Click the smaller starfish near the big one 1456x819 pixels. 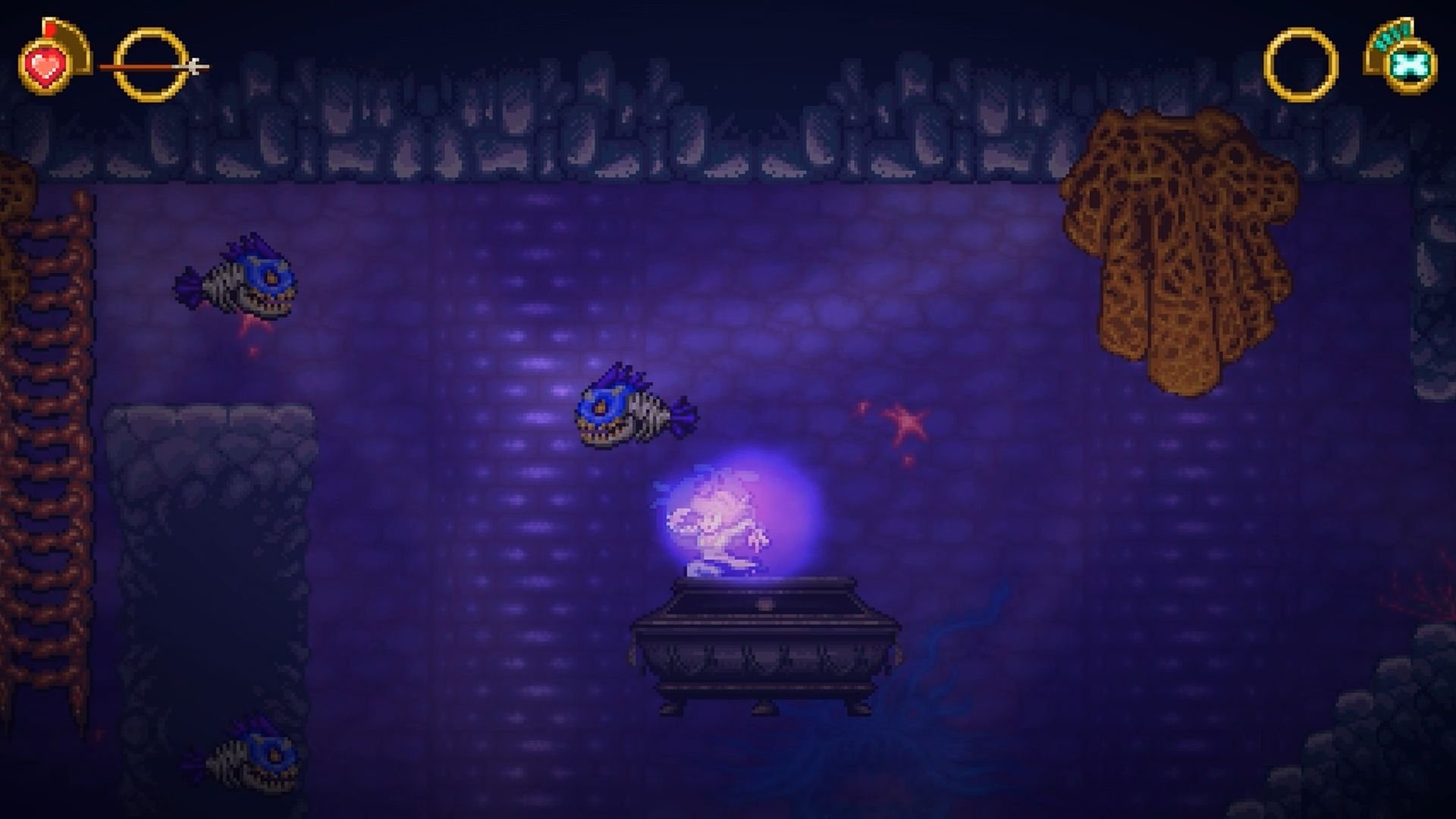(x=863, y=409)
